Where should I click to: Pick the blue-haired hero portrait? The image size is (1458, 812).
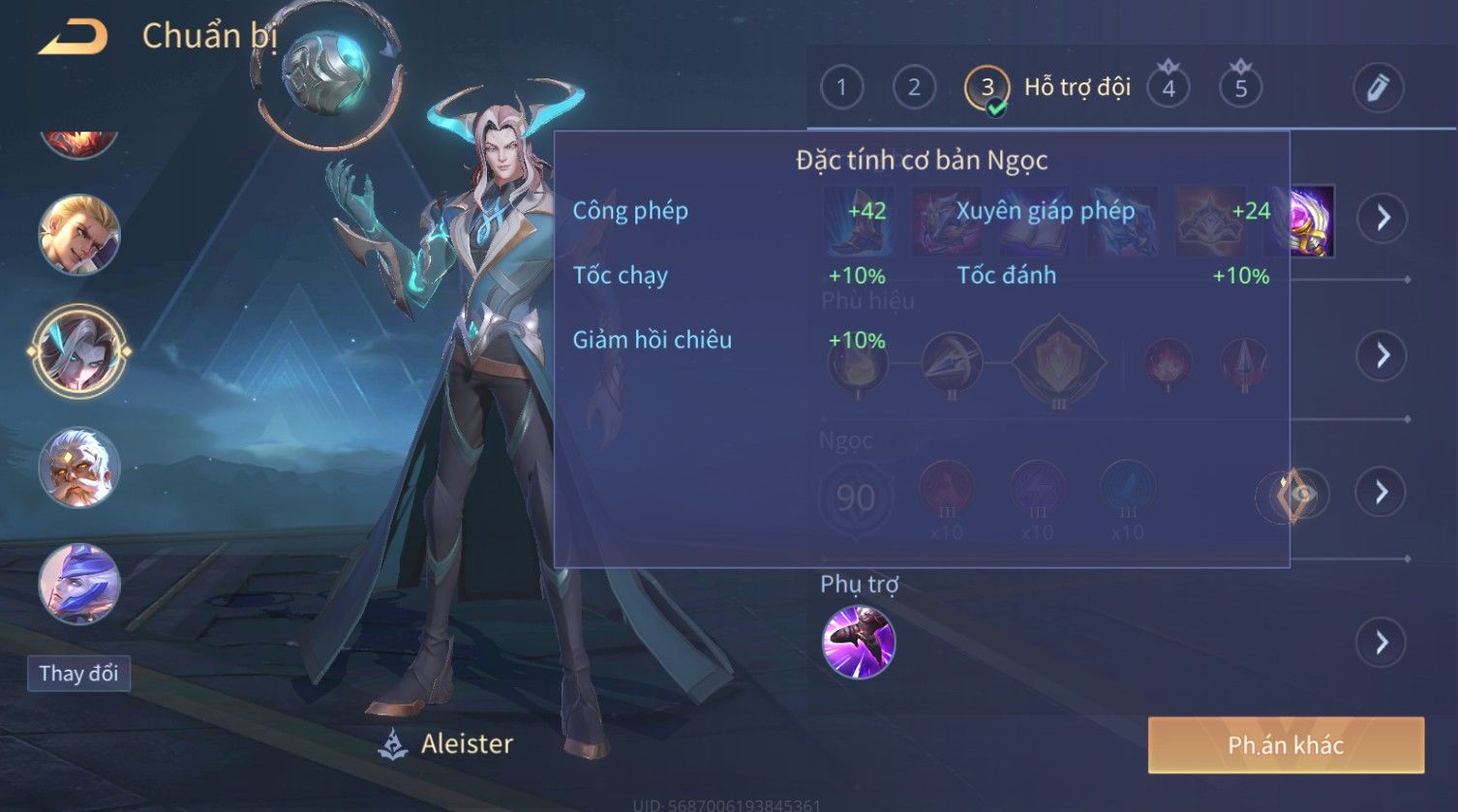click(78, 585)
